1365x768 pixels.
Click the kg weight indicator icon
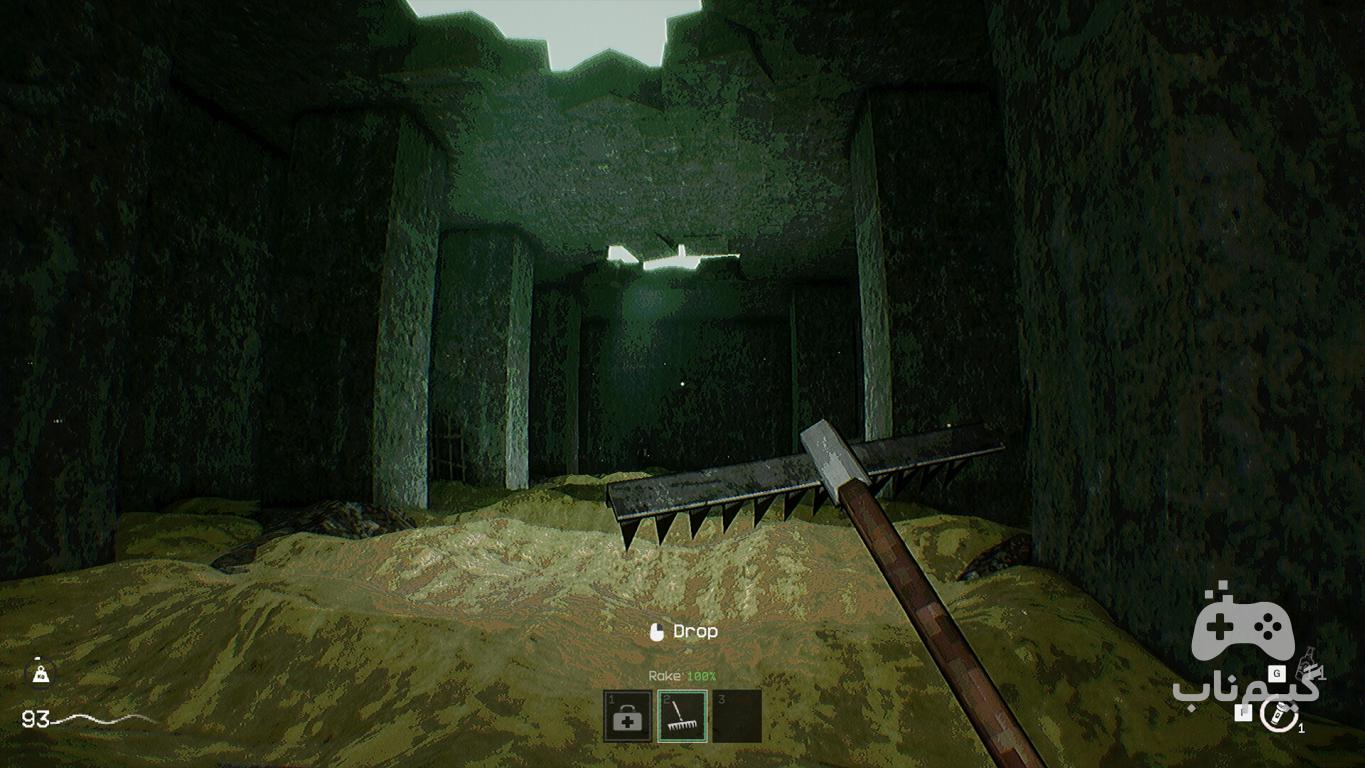pyautogui.click(x=39, y=675)
